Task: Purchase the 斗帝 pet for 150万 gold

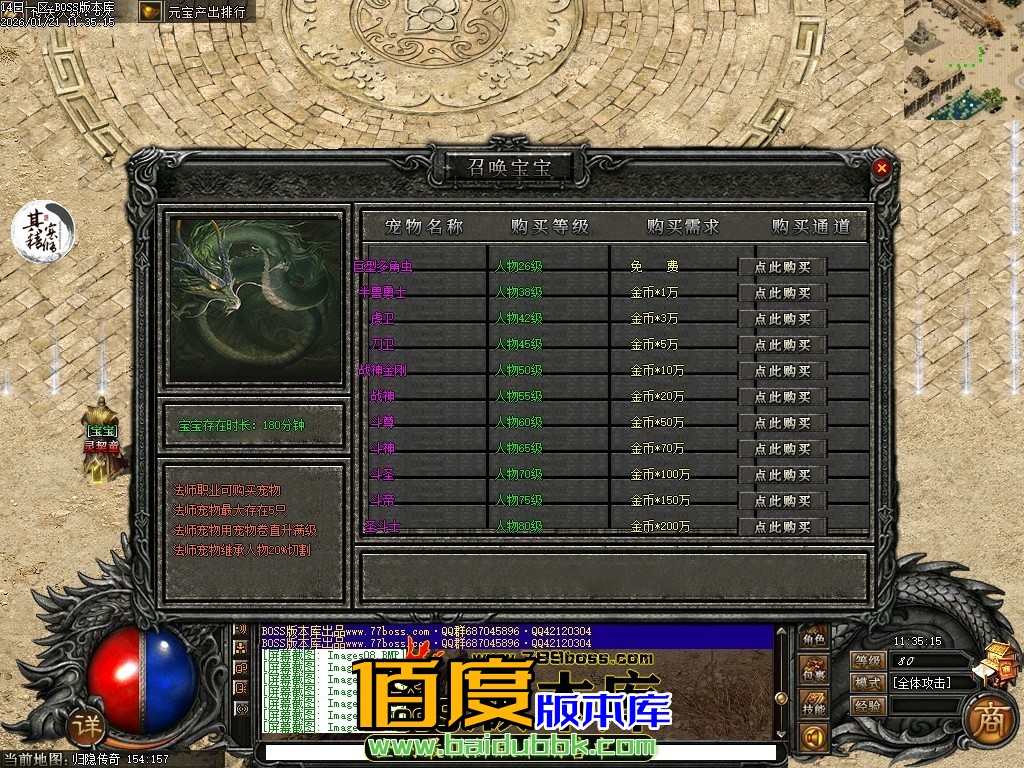Action: [x=782, y=501]
